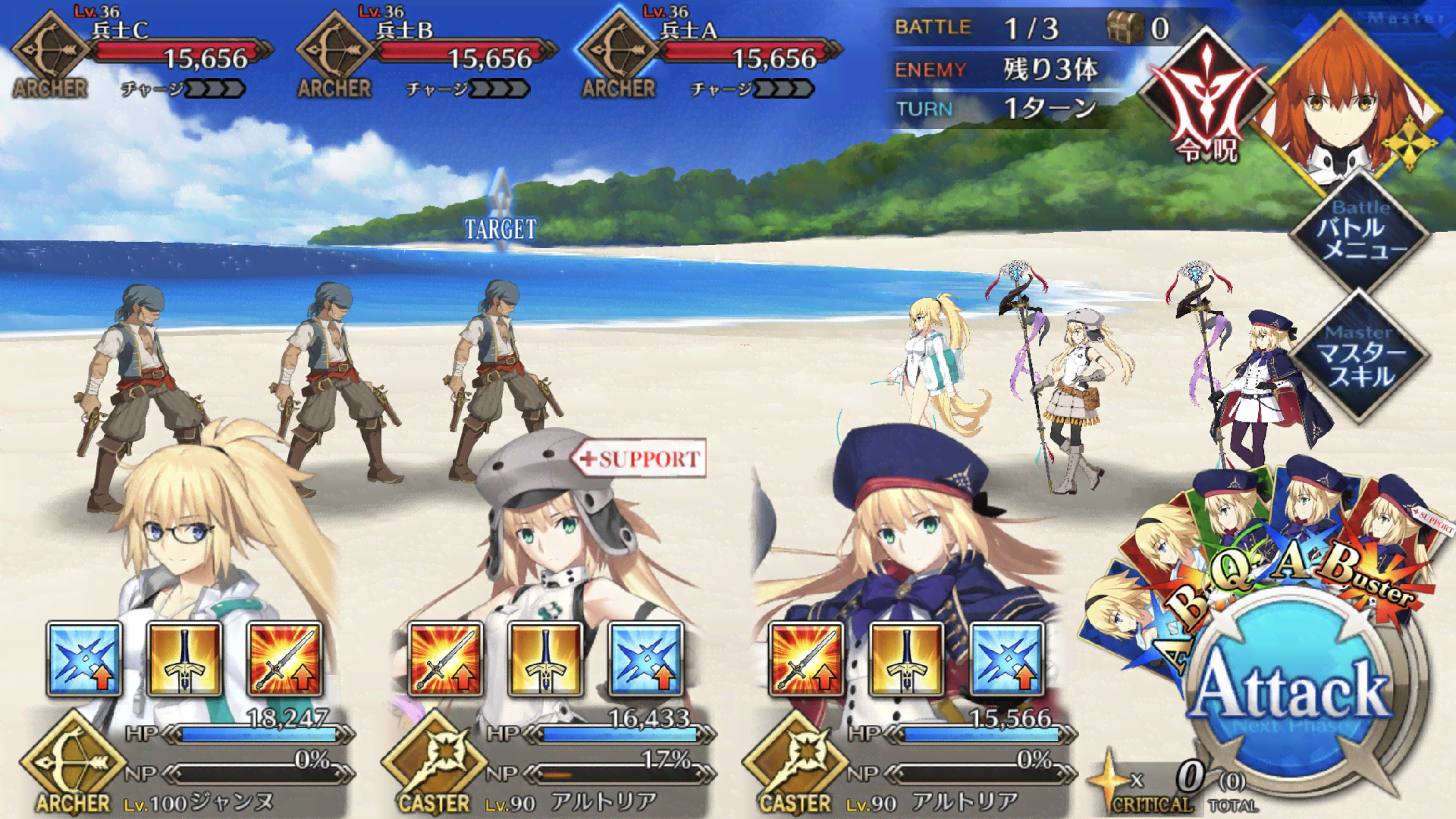Activate support Altria's red sword attack-up skill
Viewport: 1456px width, 819px height.
(445, 659)
